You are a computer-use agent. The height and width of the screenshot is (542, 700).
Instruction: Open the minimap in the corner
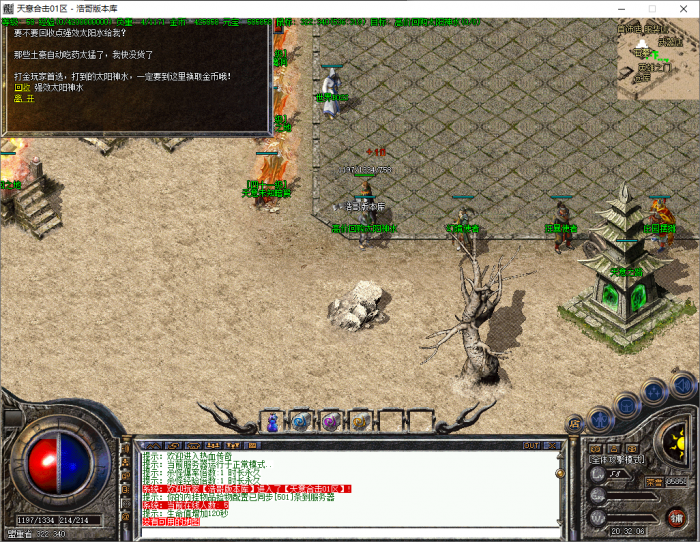[655, 60]
